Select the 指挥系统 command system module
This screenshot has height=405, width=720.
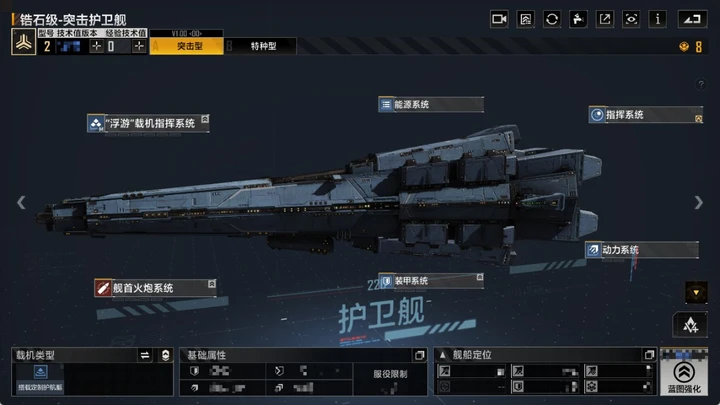[645, 115]
